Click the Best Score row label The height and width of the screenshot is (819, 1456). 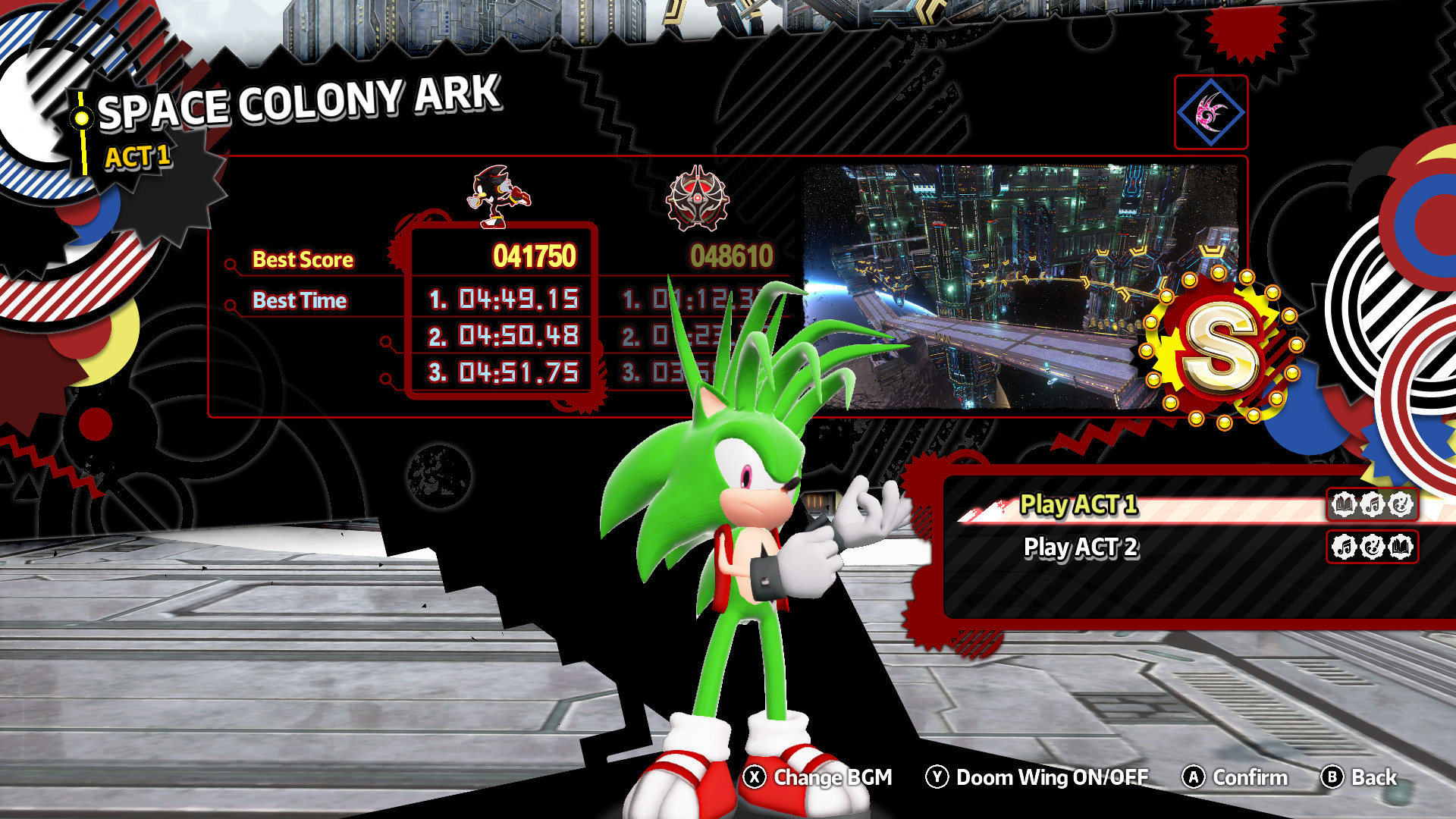click(x=302, y=260)
